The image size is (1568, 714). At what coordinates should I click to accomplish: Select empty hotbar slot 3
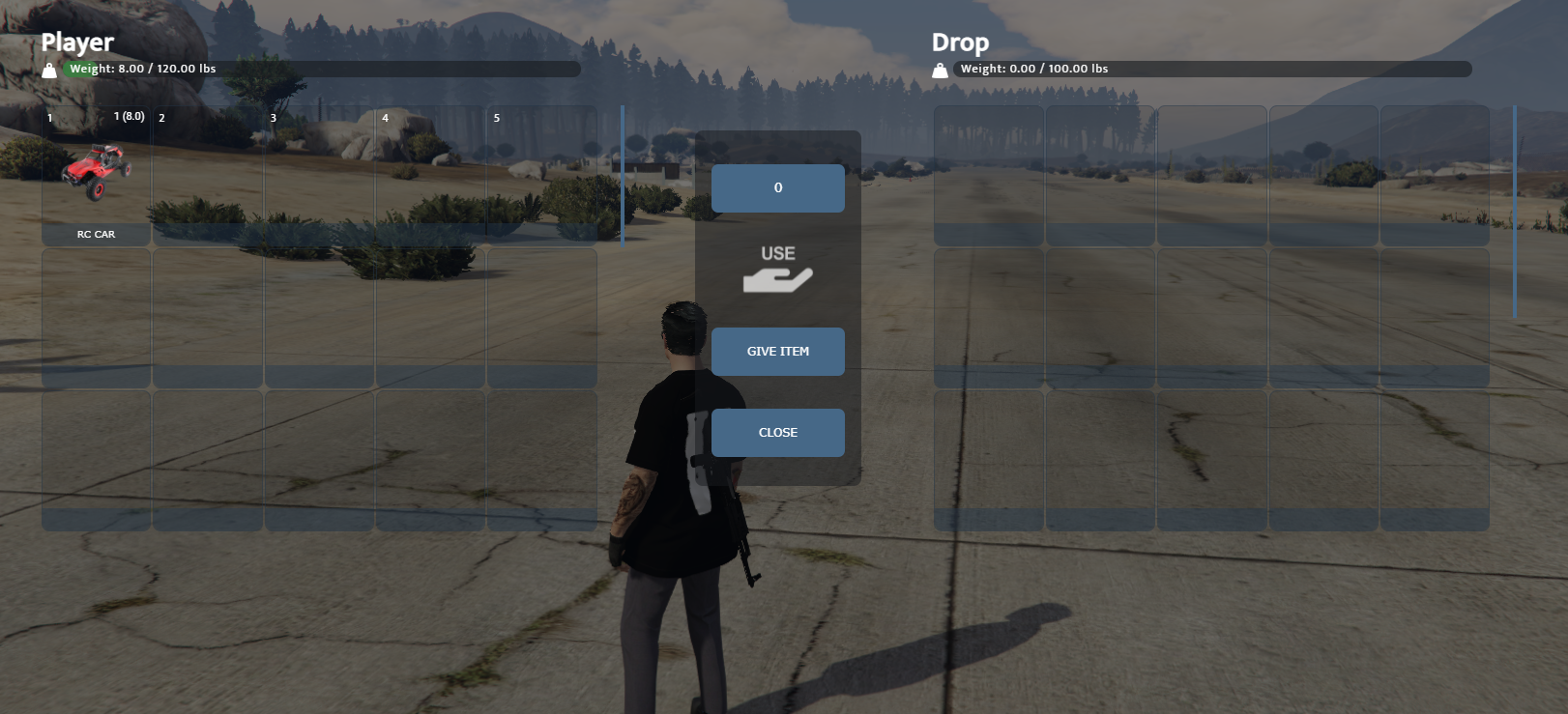point(319,176)
